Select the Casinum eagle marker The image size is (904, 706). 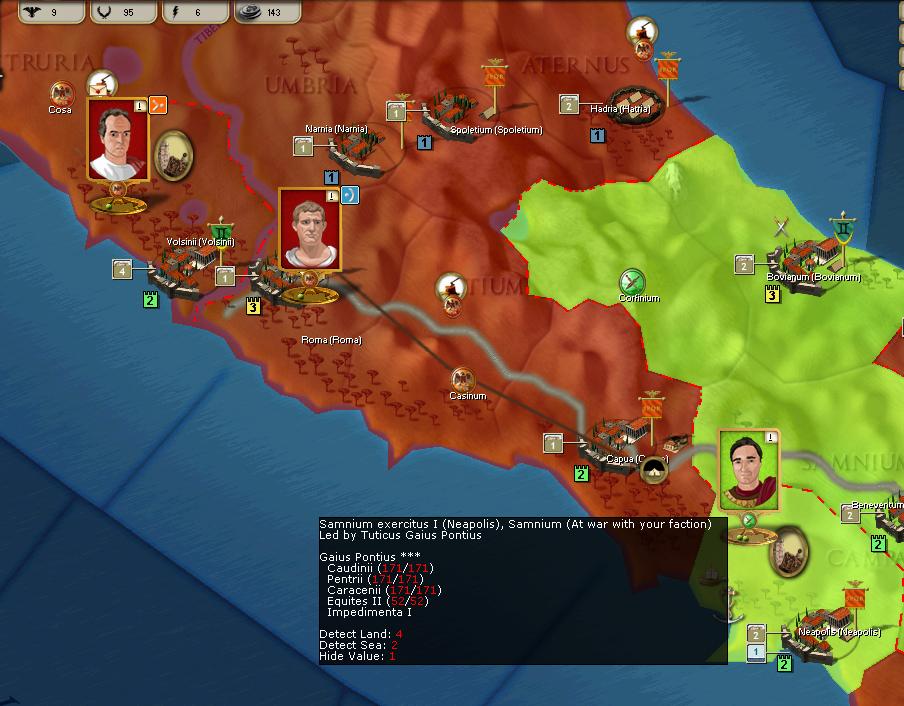click(463, 379)
